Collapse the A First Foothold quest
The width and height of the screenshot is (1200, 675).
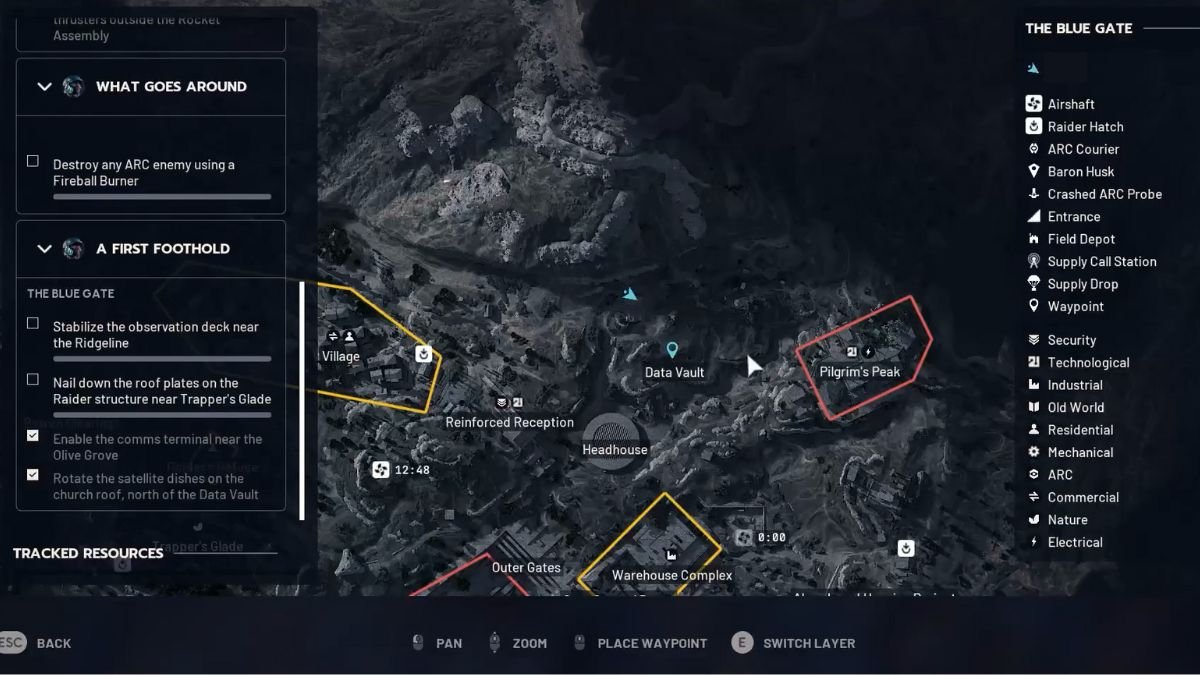click(x=44, y=249)
